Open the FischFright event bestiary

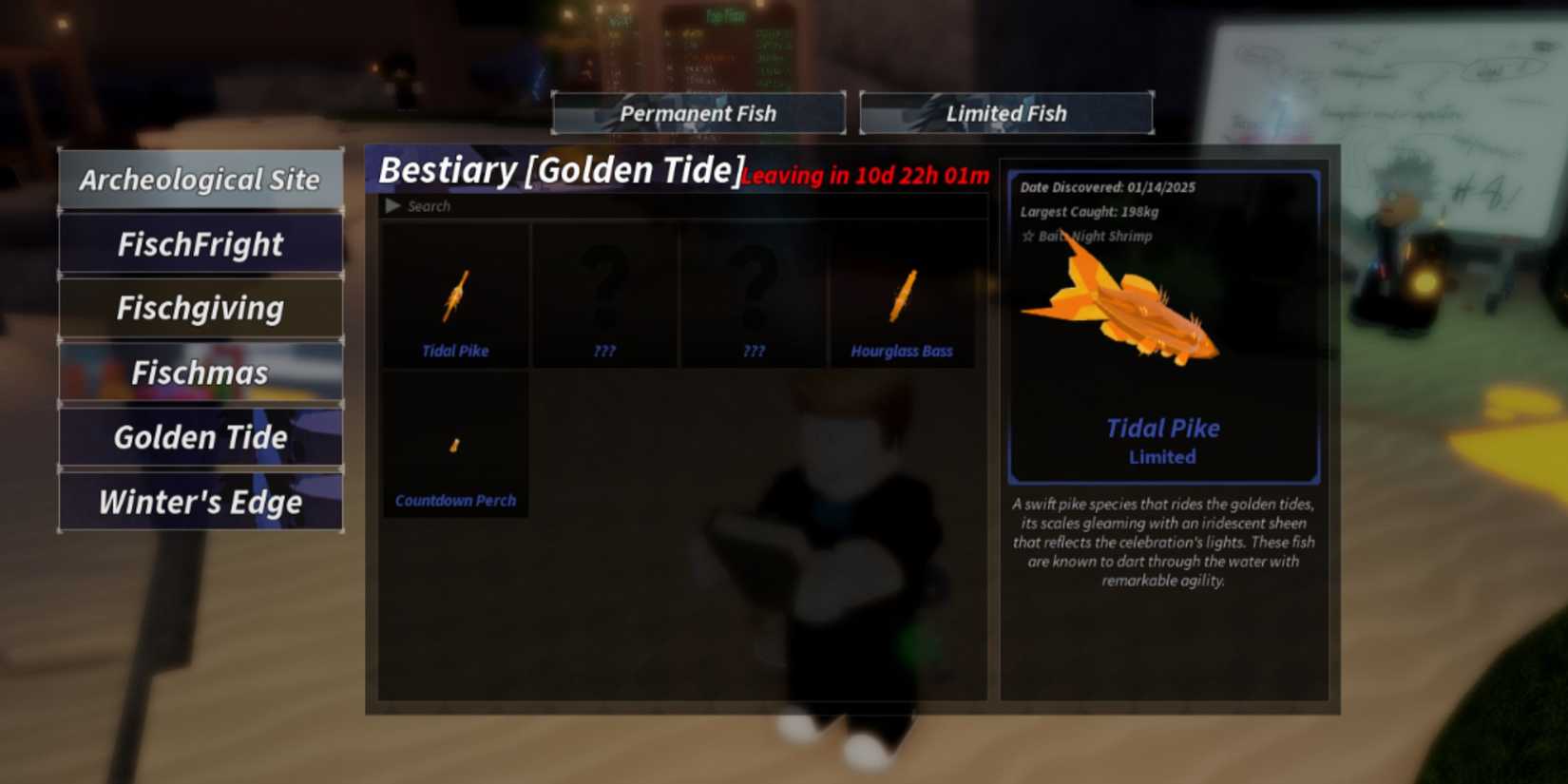pos(201,244)
